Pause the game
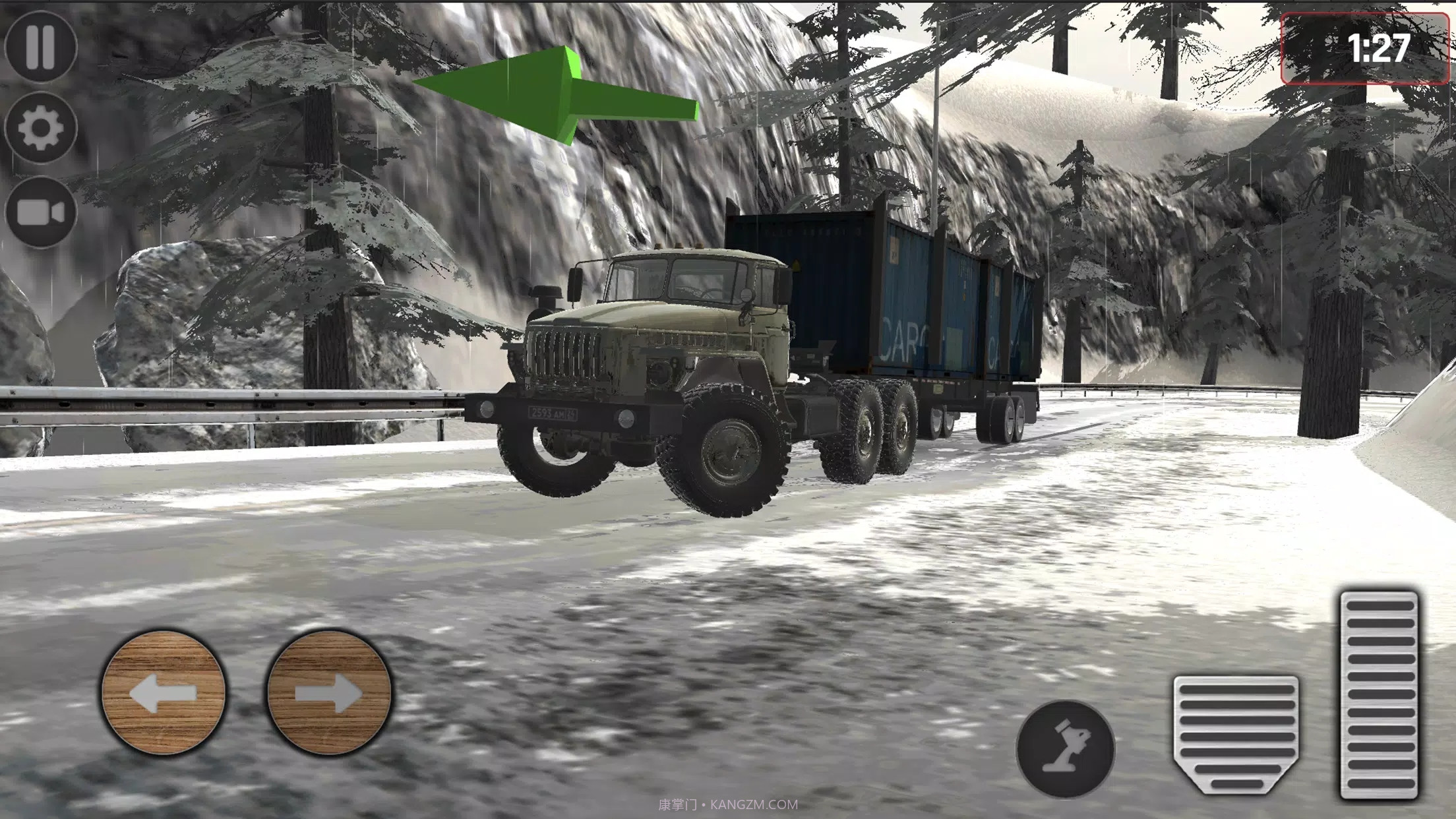 [x=40, y=46]
